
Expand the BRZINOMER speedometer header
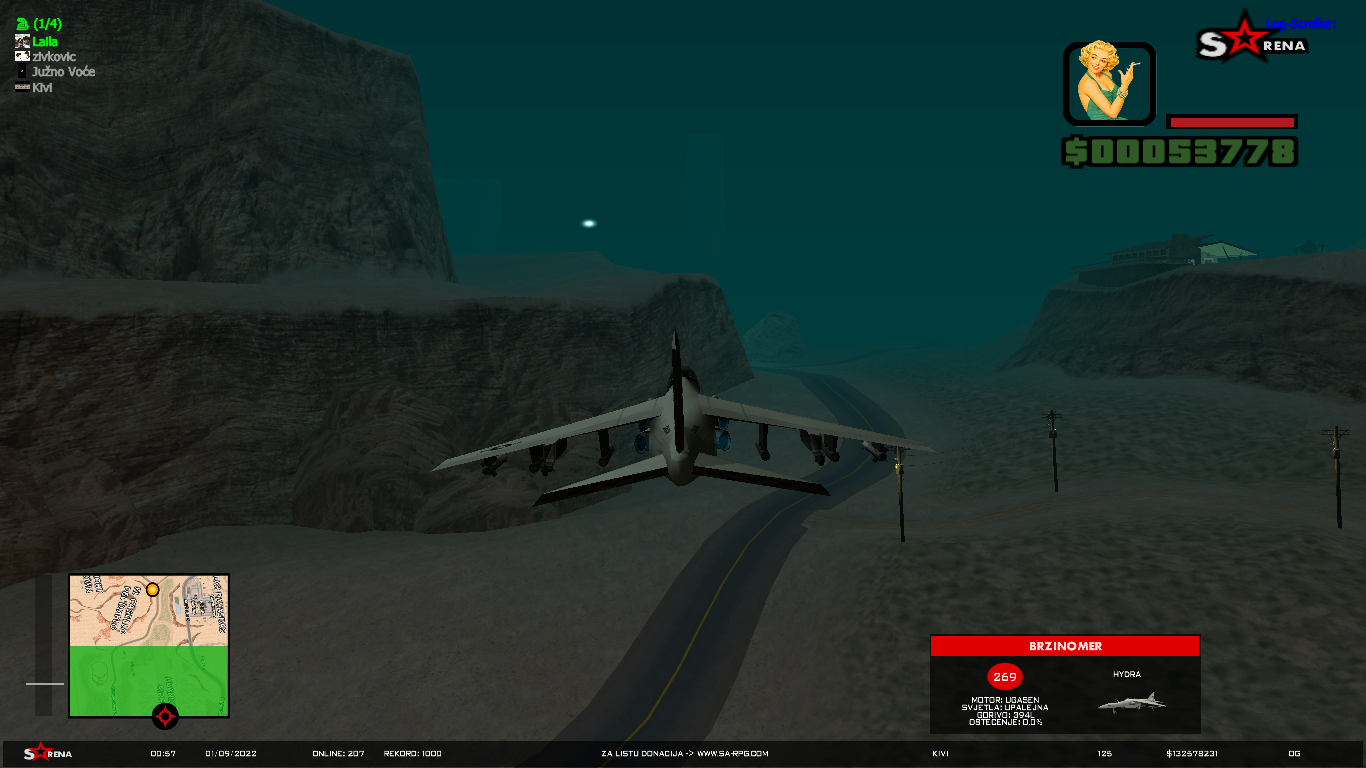point(1064,646)
